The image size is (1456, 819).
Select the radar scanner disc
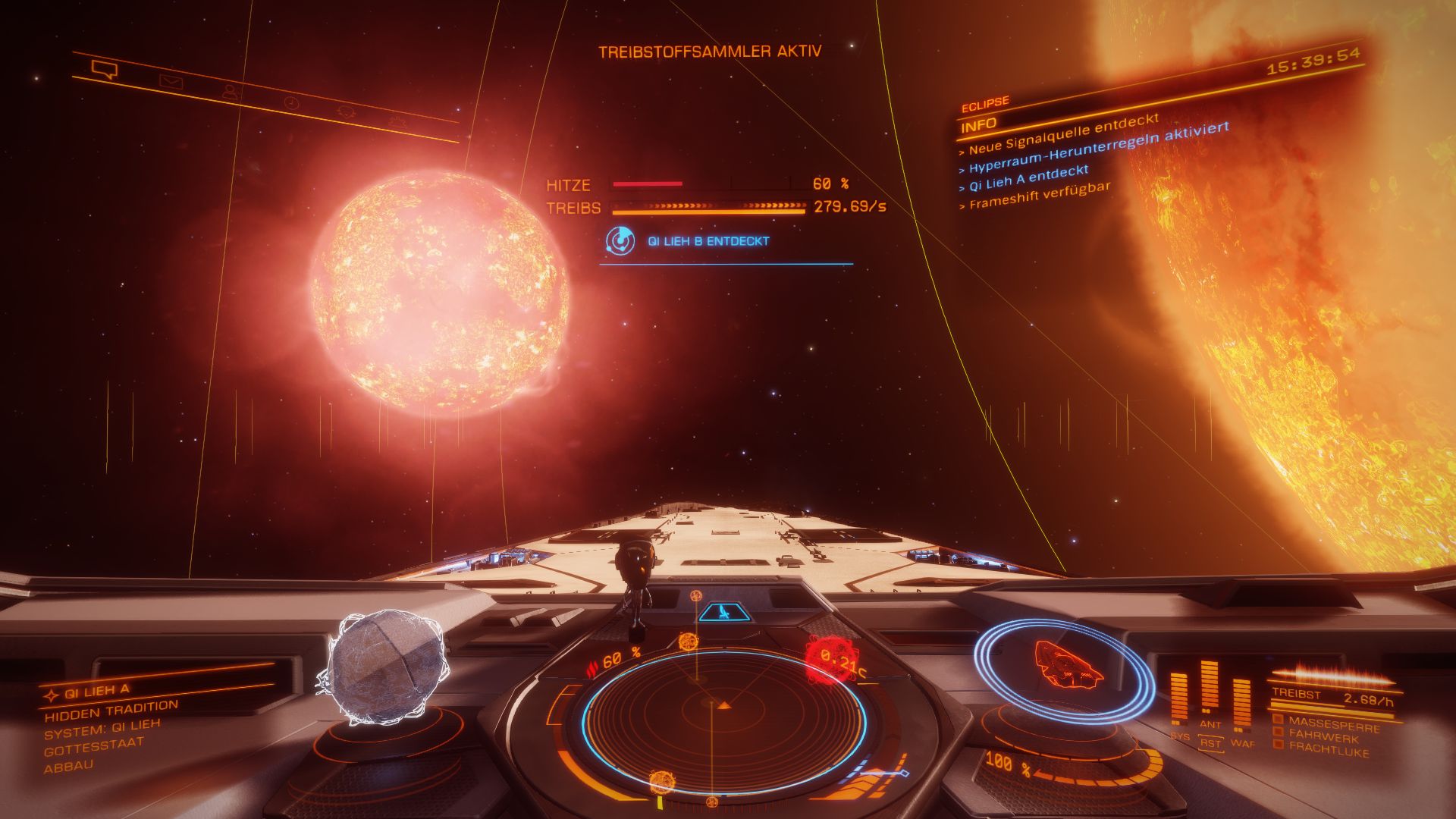pos(723,715)
